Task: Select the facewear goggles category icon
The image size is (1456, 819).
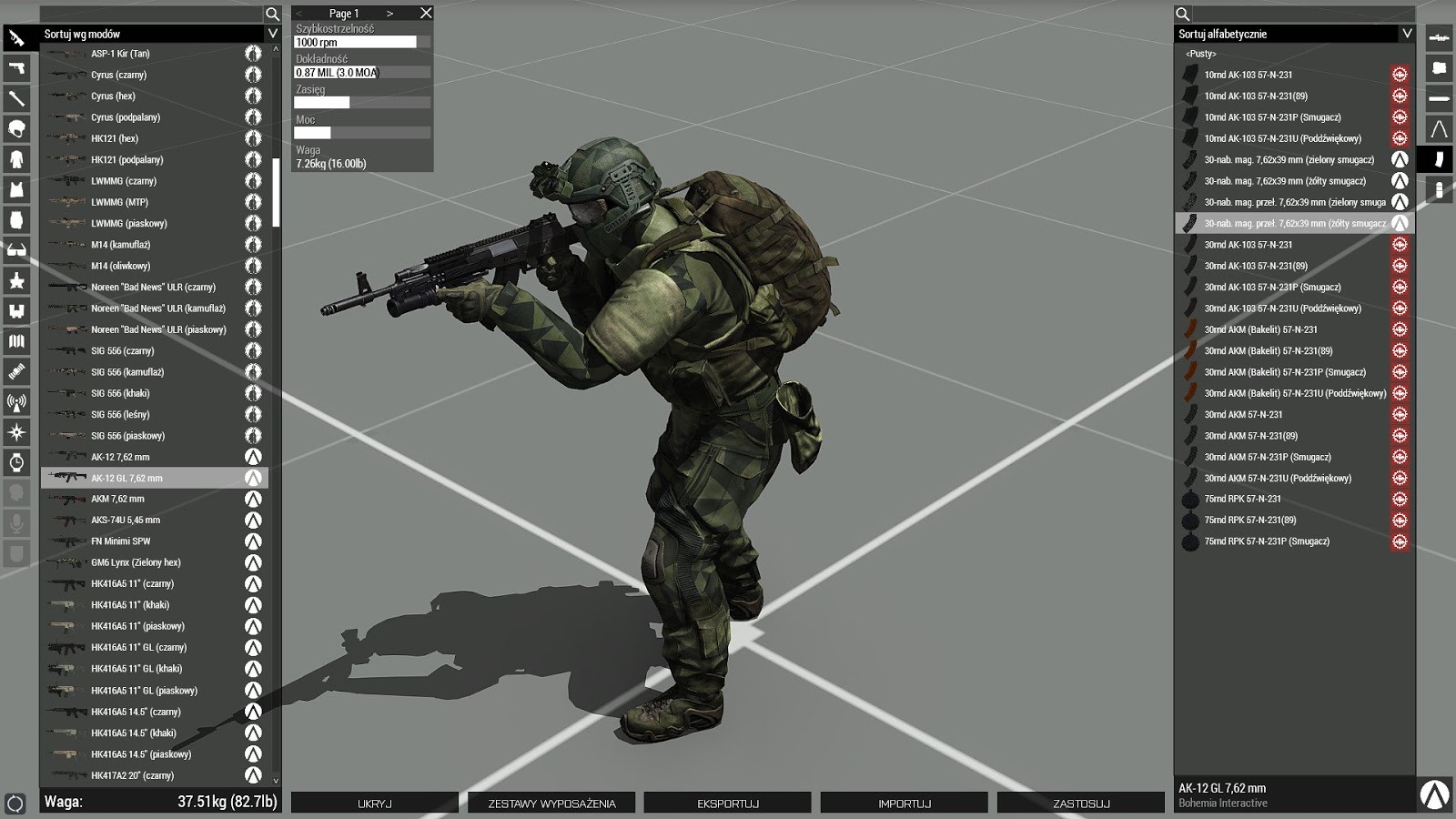Action: pyautogui.click(x=14, y=249)
